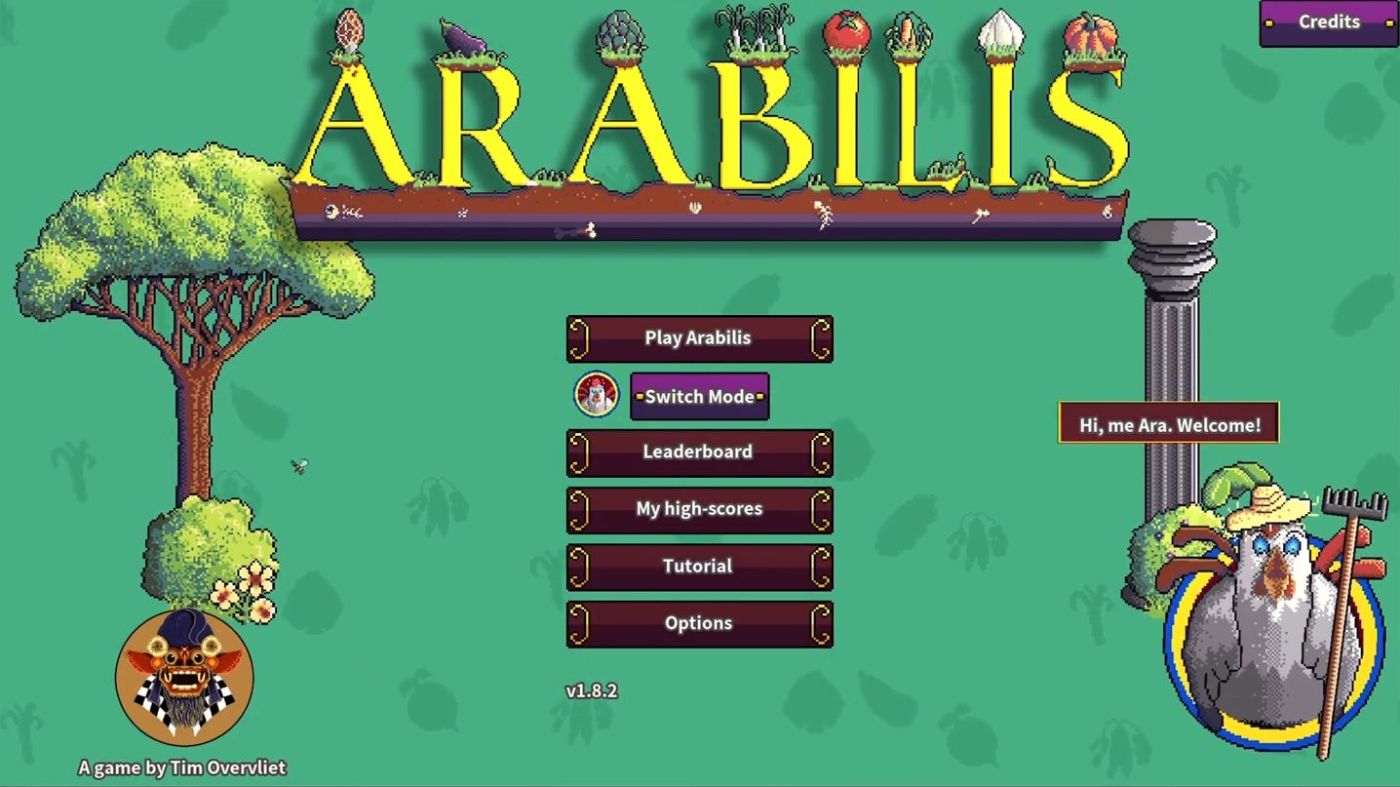Open the Leaderboard
The image size is (1400, 787).
pyautogui.click(x=699, y=452)
